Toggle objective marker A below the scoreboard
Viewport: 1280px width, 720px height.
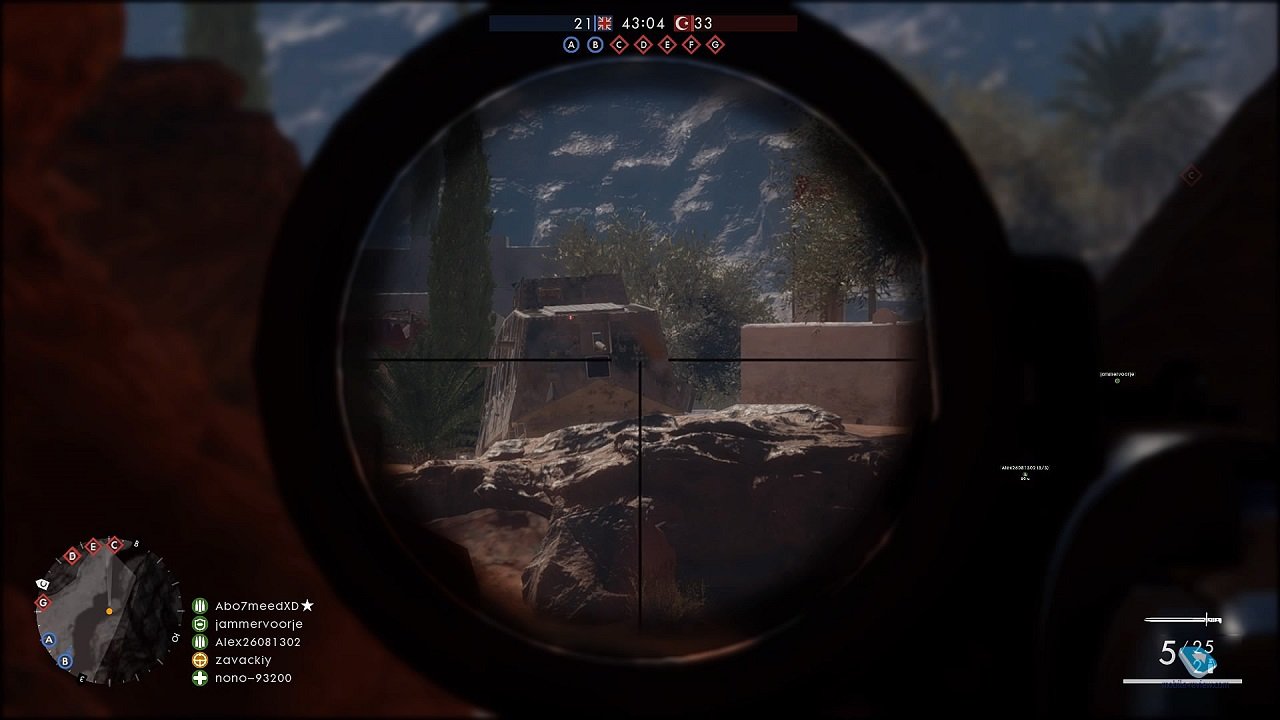(x=572, y=44)
